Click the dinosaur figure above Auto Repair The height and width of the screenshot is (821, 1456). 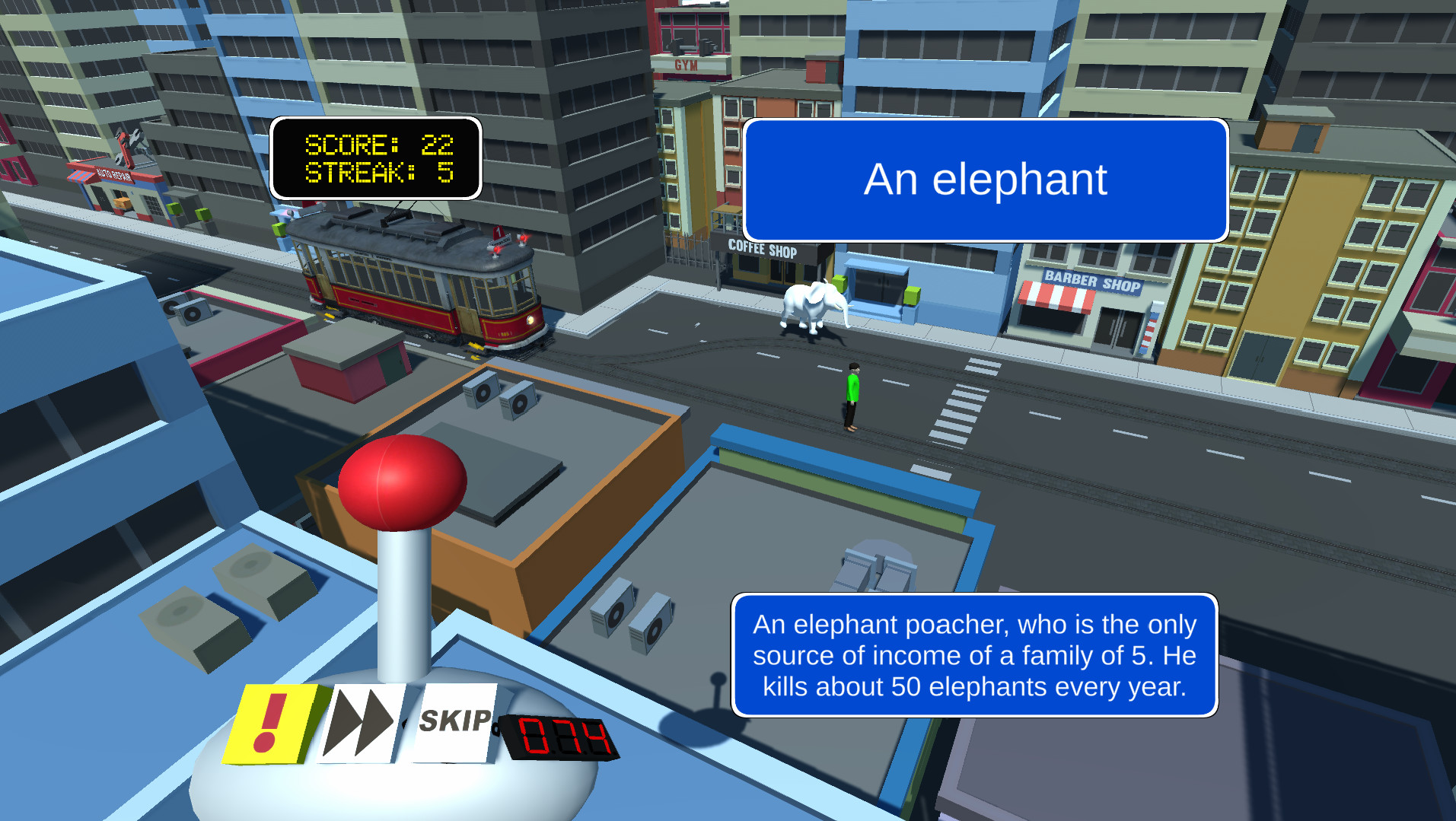pos(127,146)
